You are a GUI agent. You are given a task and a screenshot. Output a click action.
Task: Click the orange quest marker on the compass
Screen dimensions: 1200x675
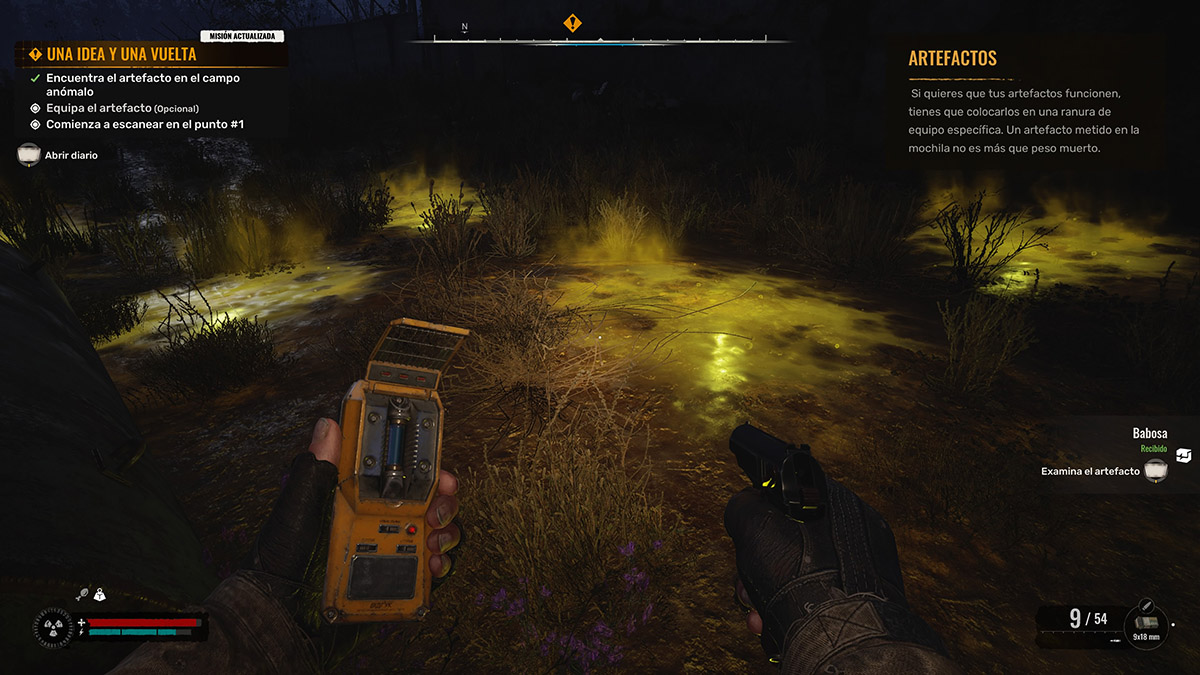point(572,22)
